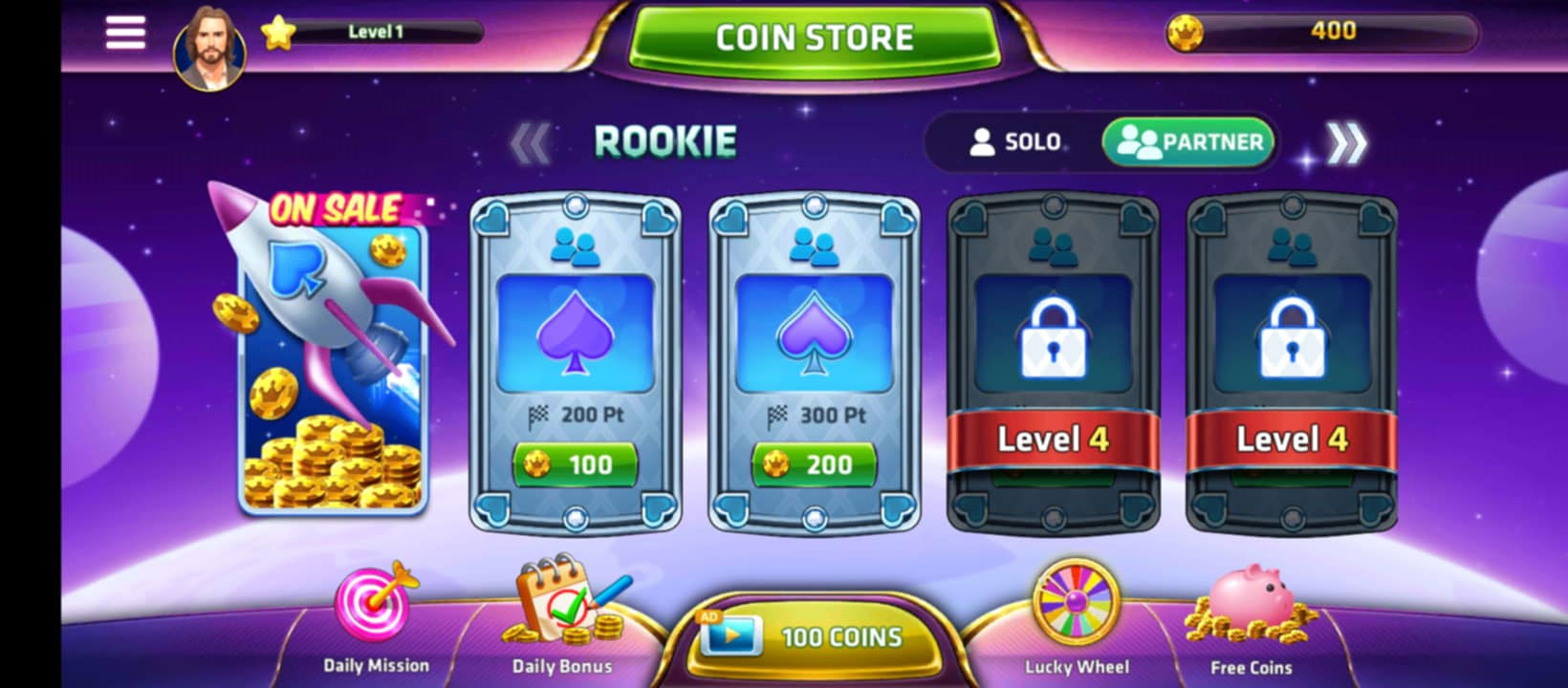Open the COIN STORE

(x=811, y=36)
